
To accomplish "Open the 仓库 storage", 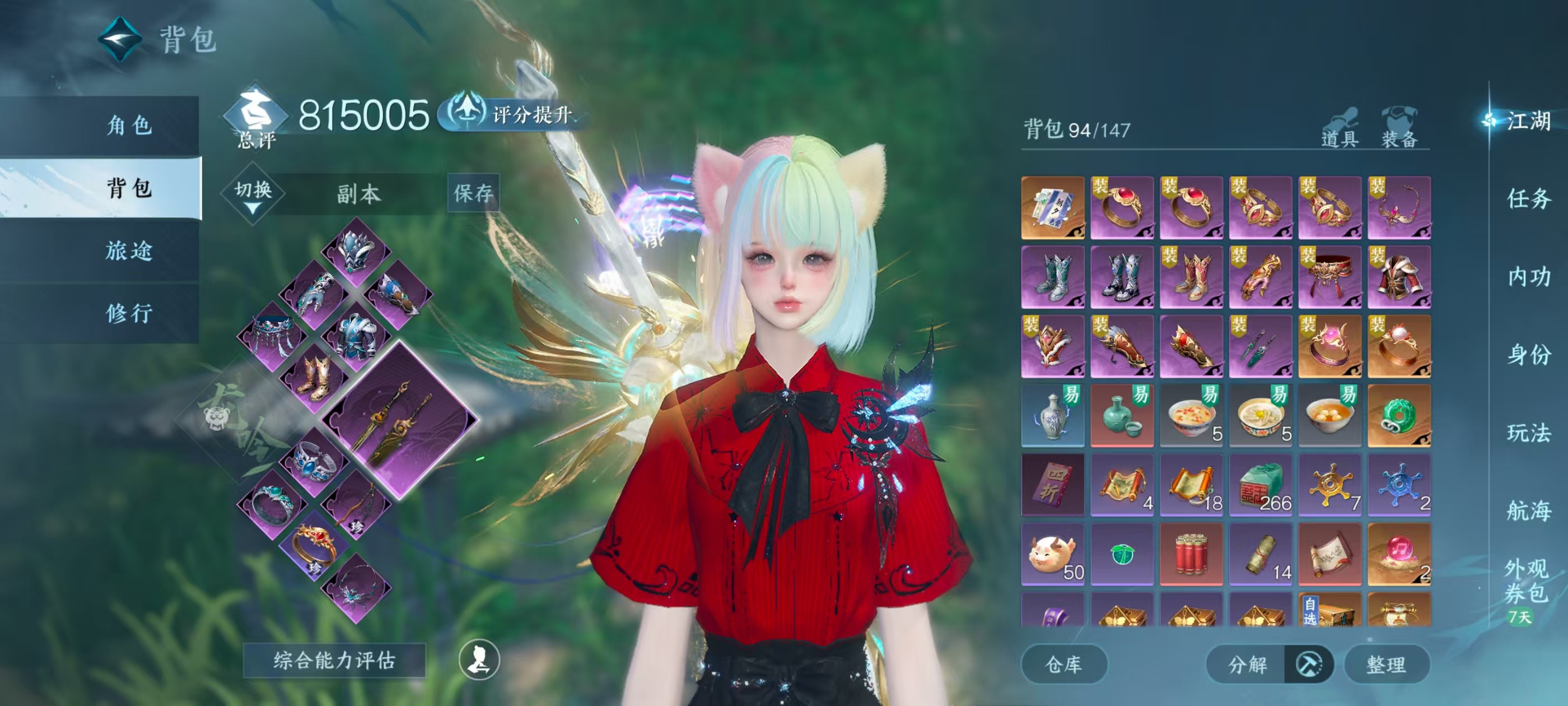I will coord(1063,664).
